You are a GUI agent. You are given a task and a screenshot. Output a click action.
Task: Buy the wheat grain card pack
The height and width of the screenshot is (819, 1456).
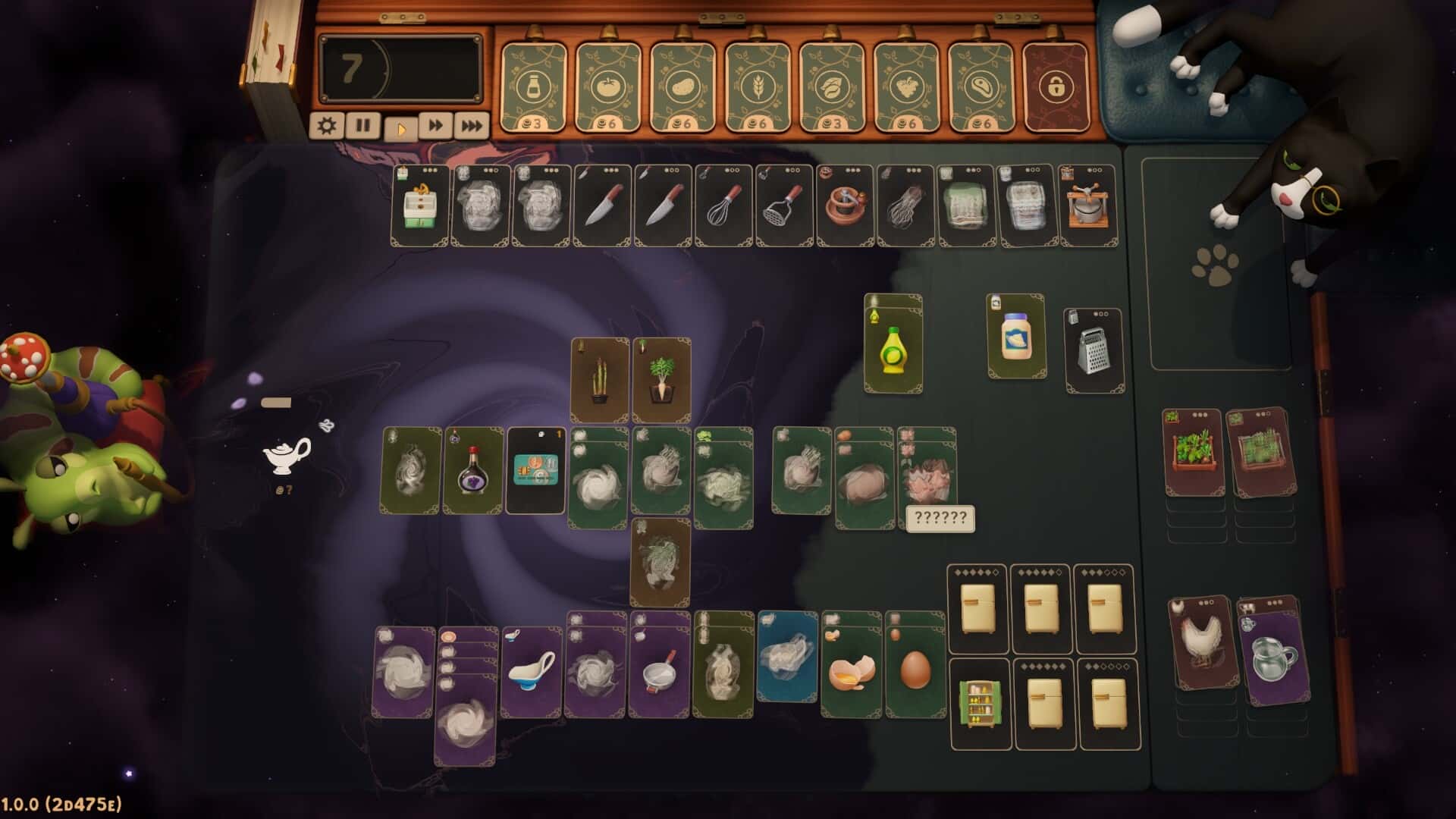(756, 86)
